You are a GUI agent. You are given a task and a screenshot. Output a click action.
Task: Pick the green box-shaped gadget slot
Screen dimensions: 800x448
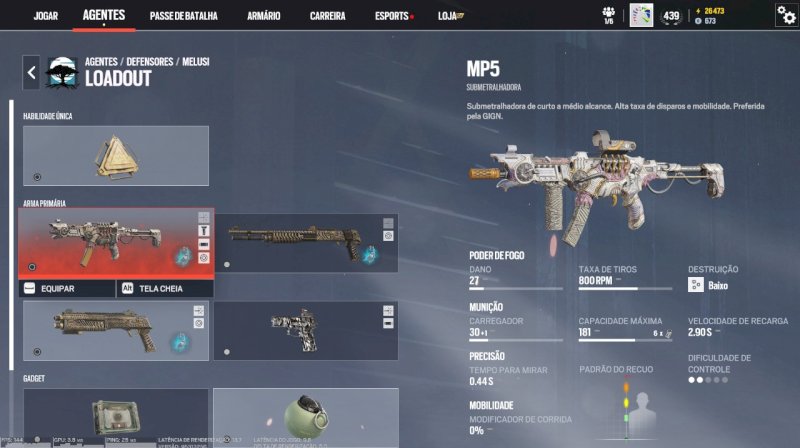(115, 416)
